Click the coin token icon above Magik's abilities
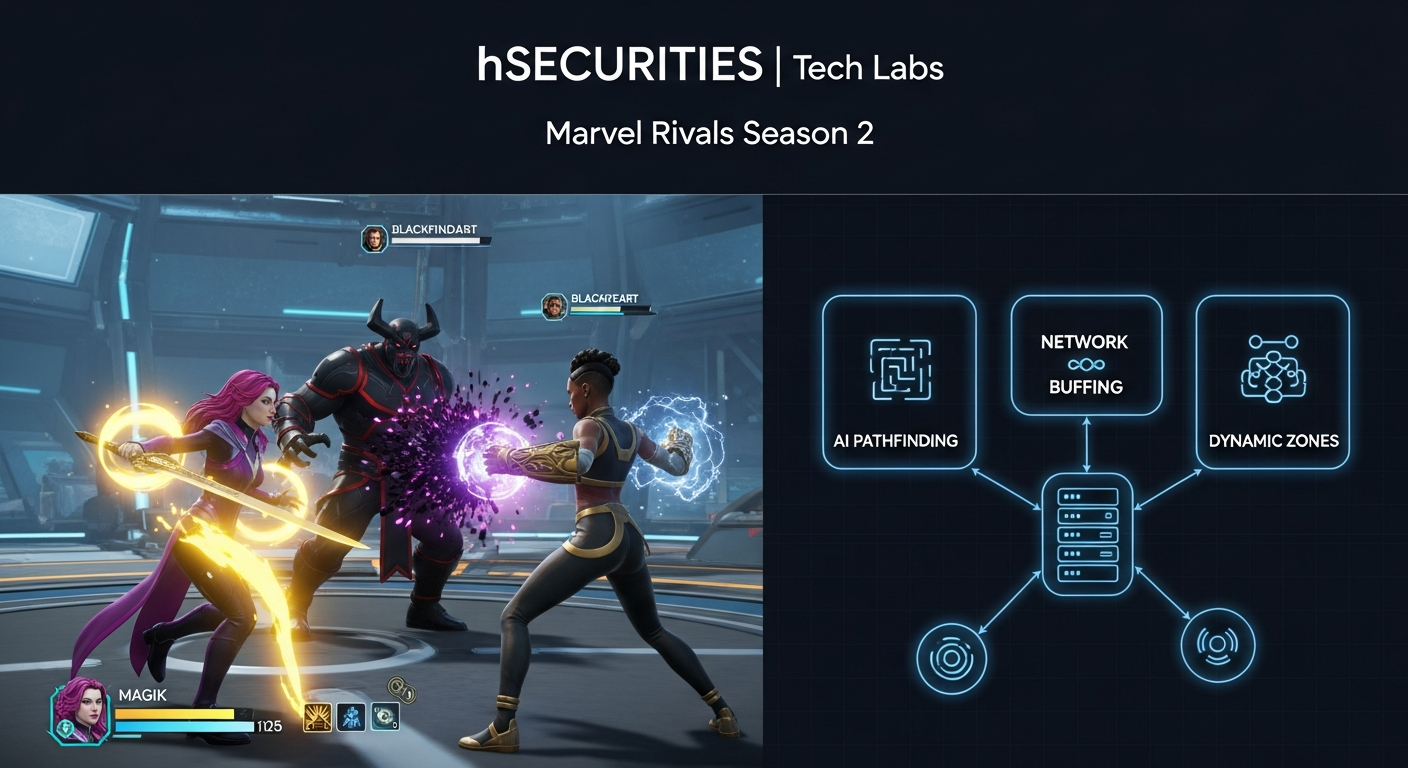The width and height of the screenshot is (1408, 768). click(402, 688)
